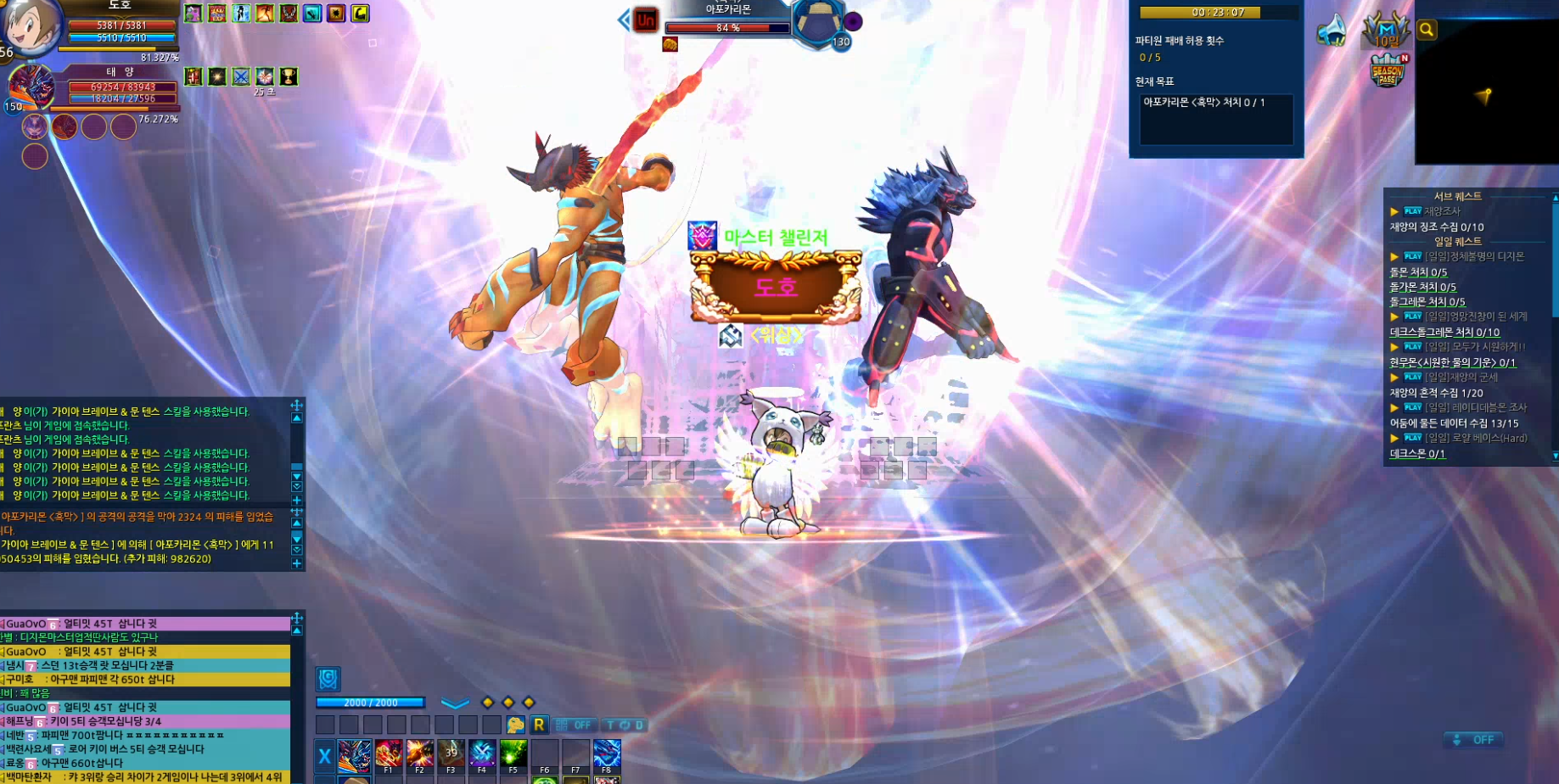Select the tamer portrait 도호
The width and height of the screenshot is (1559, 784).
[31, 25]
